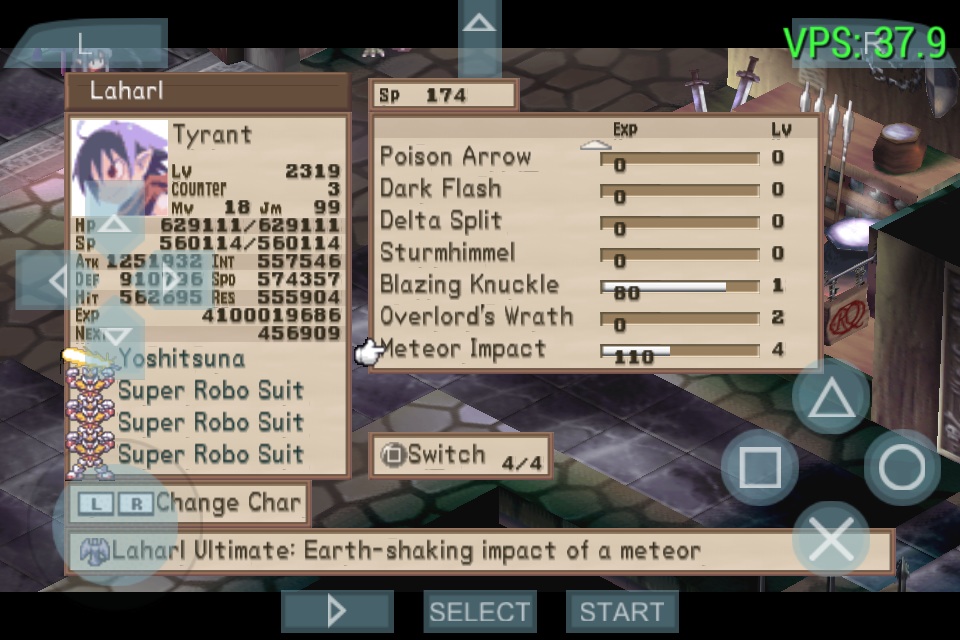Pick the Sturmhimmel skill entry
This screenshot has height=640, width=960.
447,253
